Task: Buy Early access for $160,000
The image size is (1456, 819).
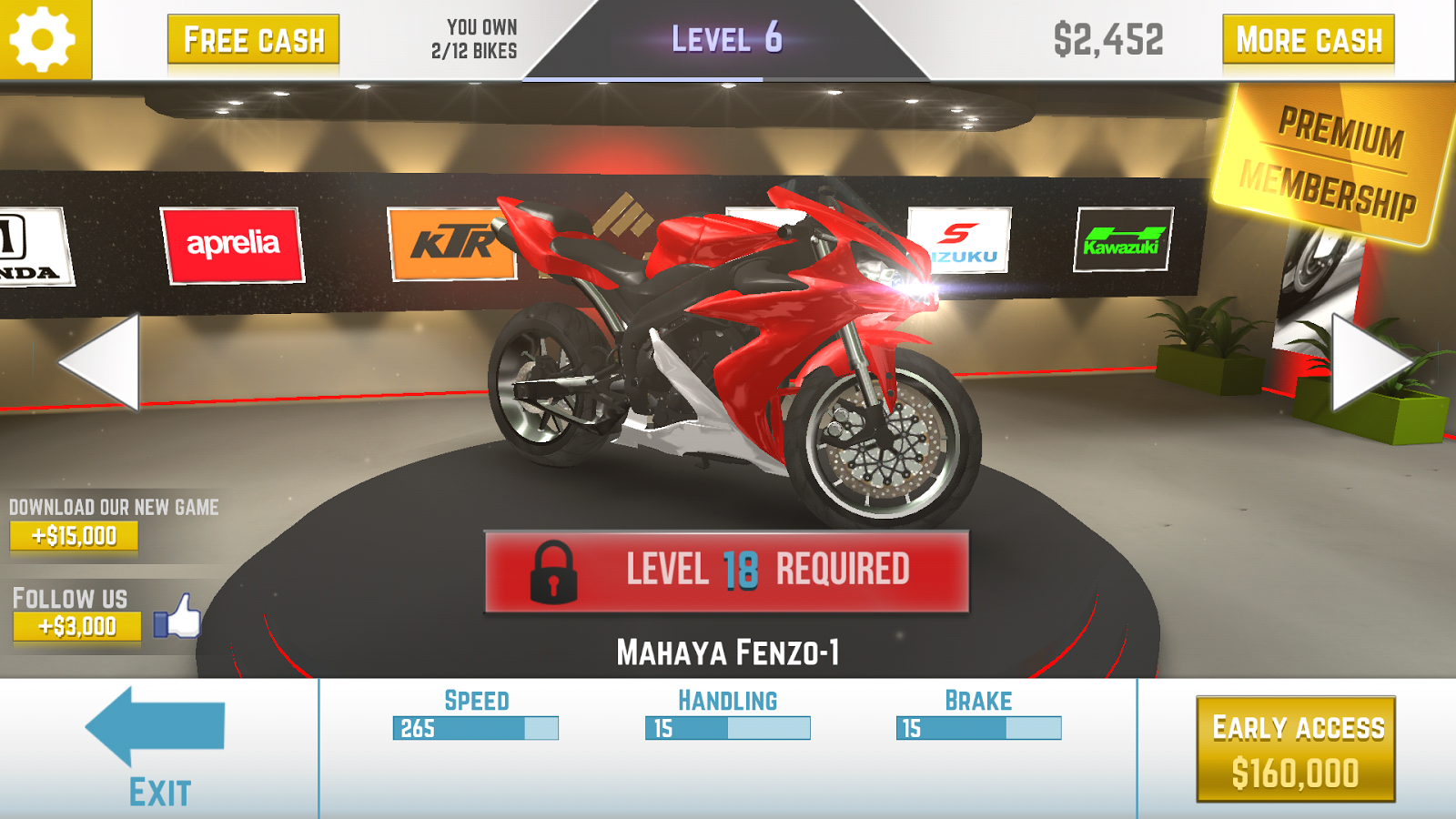Action: pos(1296,749)
